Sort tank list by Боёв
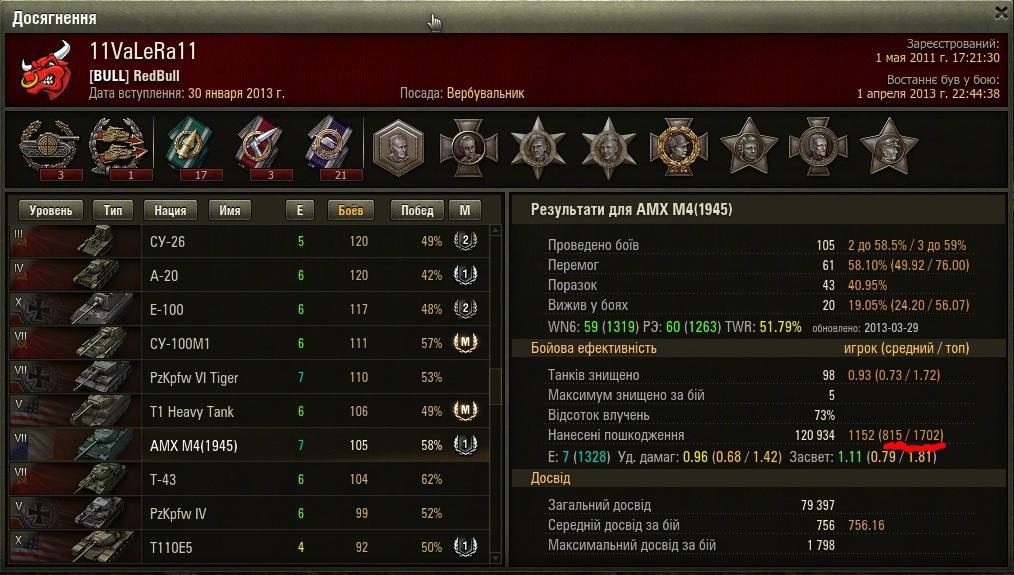The height and width of the screenshot is (575, 1014). (x=351, y=211)
